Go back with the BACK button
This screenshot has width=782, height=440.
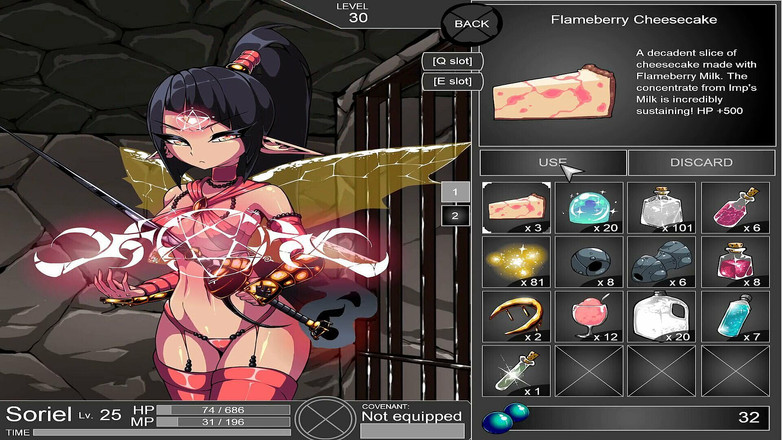pos(471,23)
